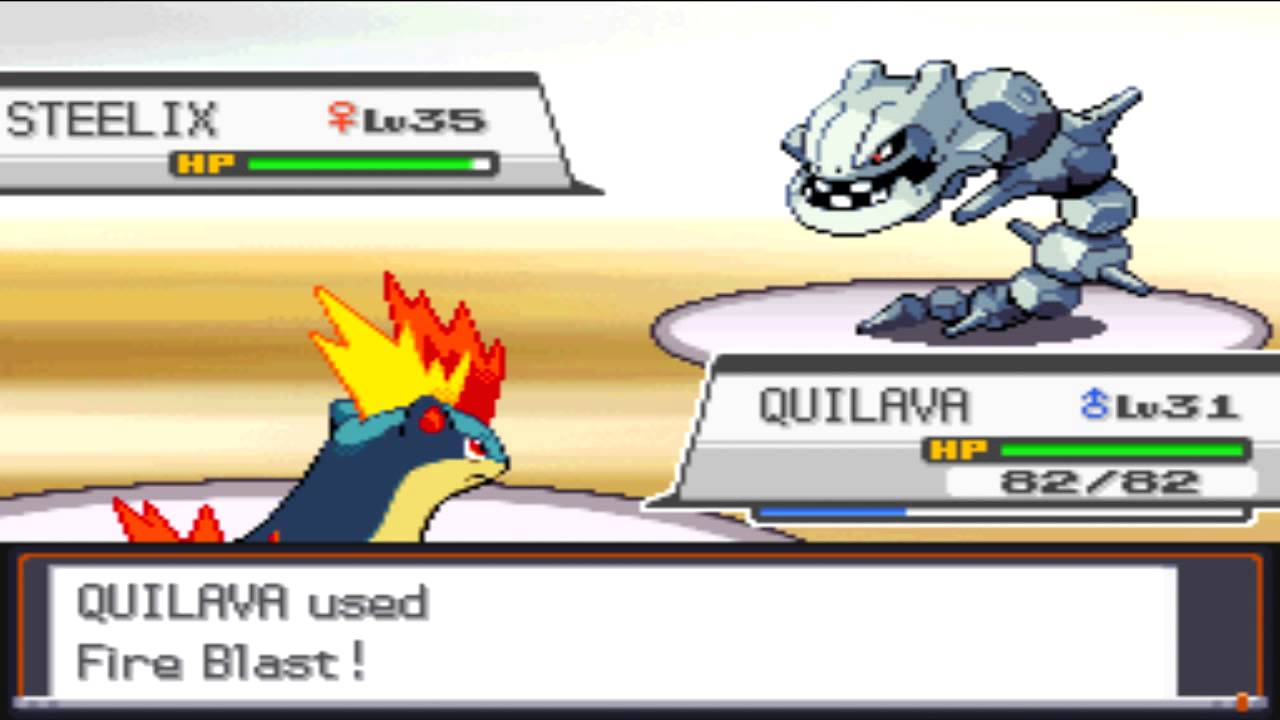Select the battle message text box
Screen dimensions: 1280x720
click(x=640, y=630)
